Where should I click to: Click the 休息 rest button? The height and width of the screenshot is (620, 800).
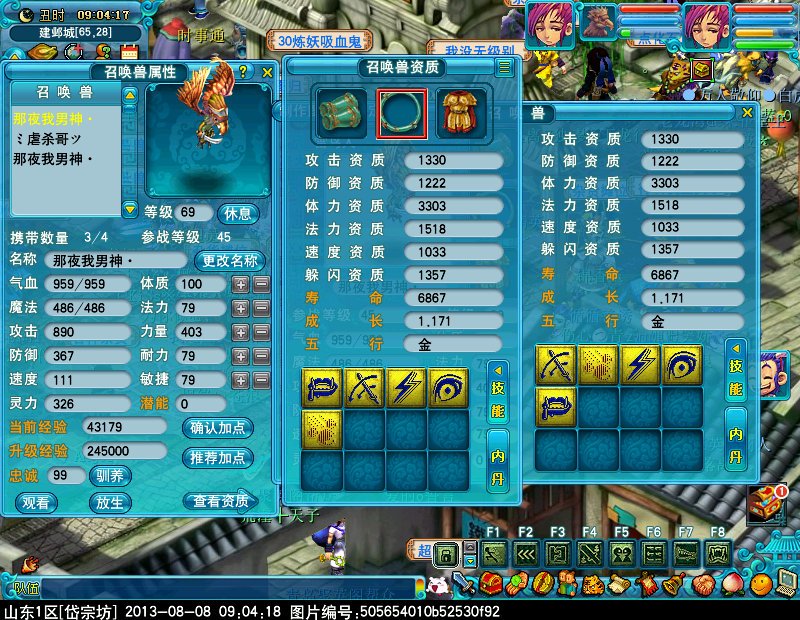239,213
